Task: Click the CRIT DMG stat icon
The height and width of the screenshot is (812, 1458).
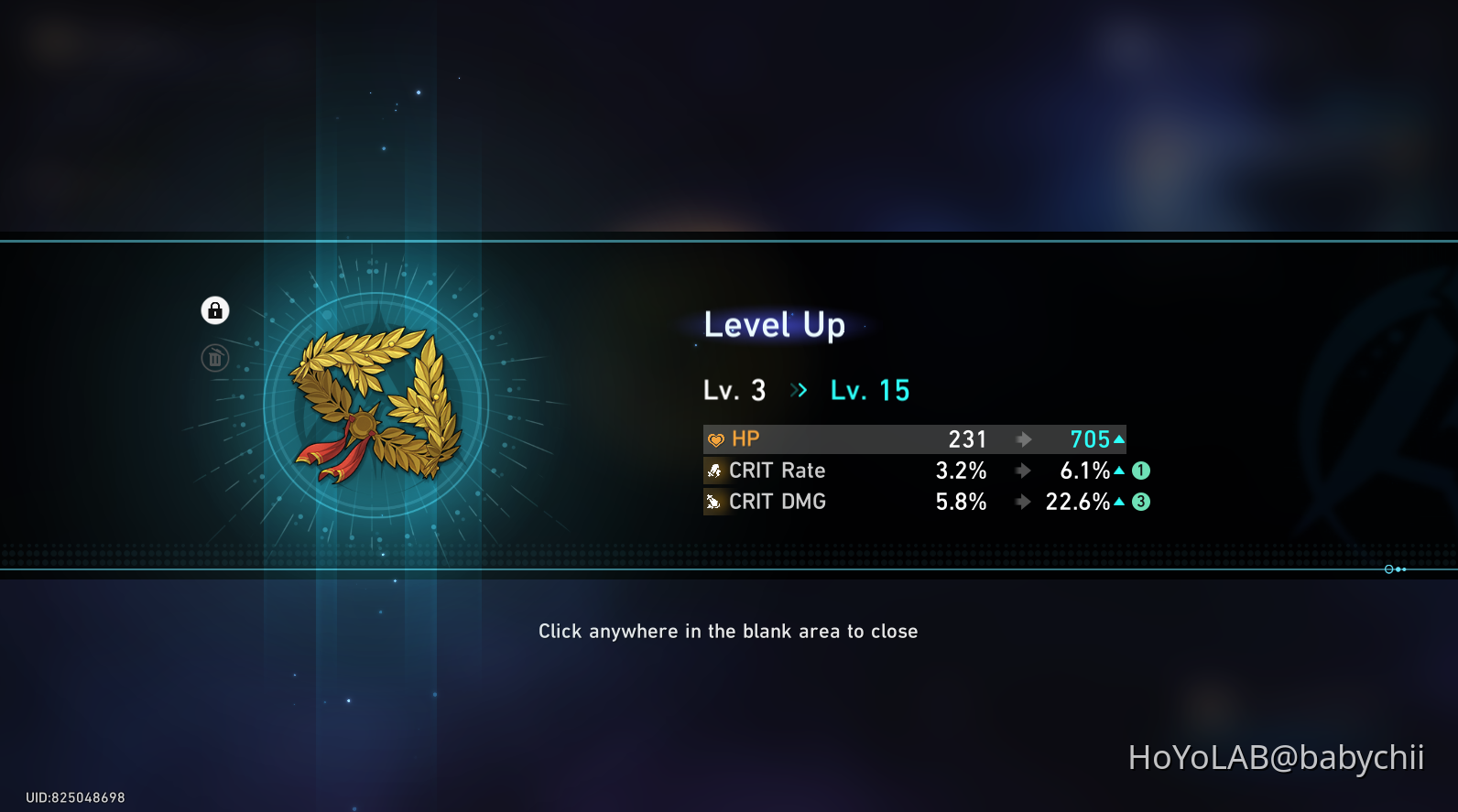Action: click(715, 501)
